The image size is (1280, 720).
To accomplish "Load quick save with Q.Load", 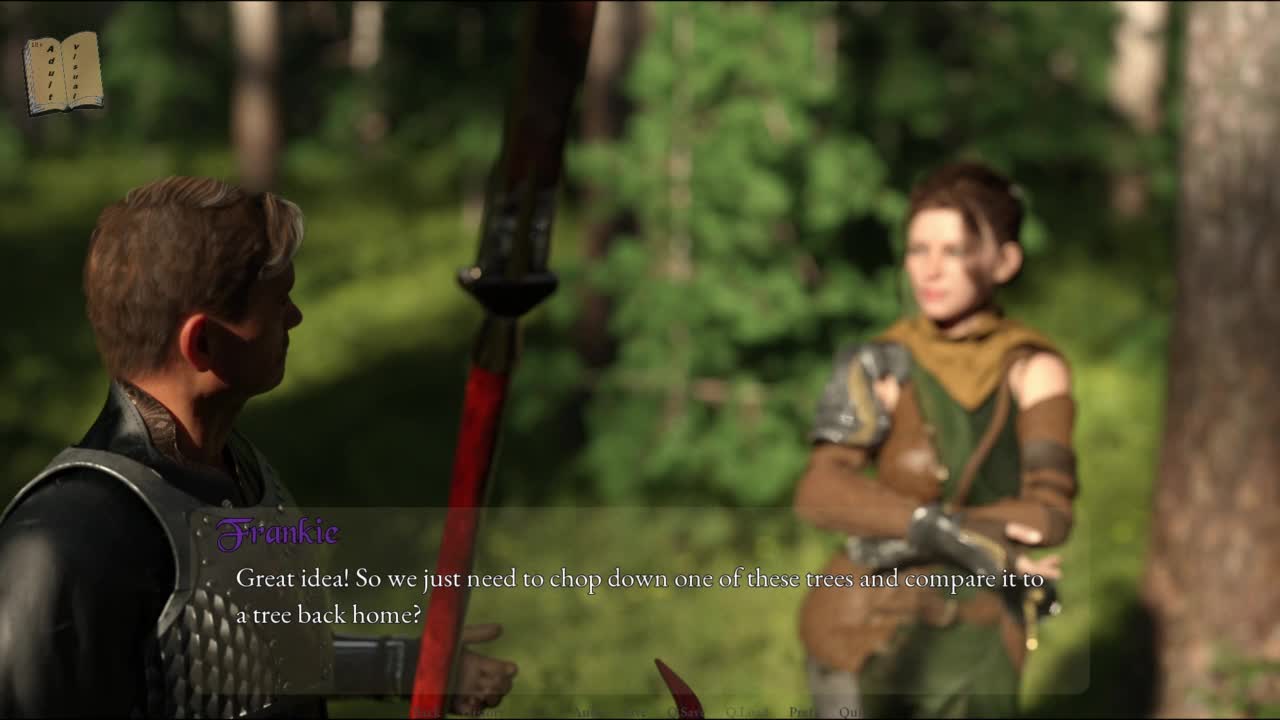I will pyautogui.click(x=746, y=712).
